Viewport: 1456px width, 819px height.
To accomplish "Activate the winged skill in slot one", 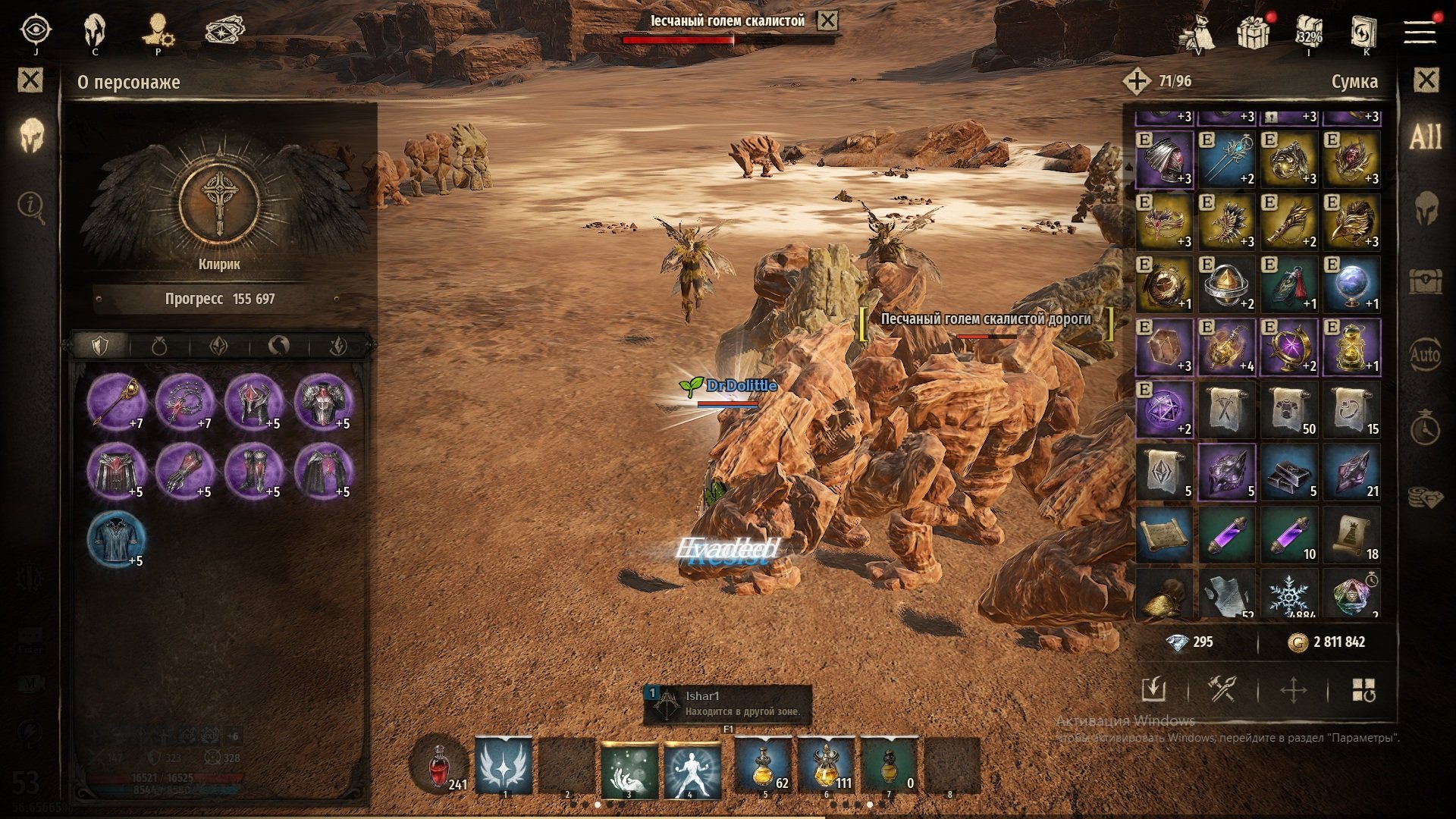I will (x=503, y=767).
